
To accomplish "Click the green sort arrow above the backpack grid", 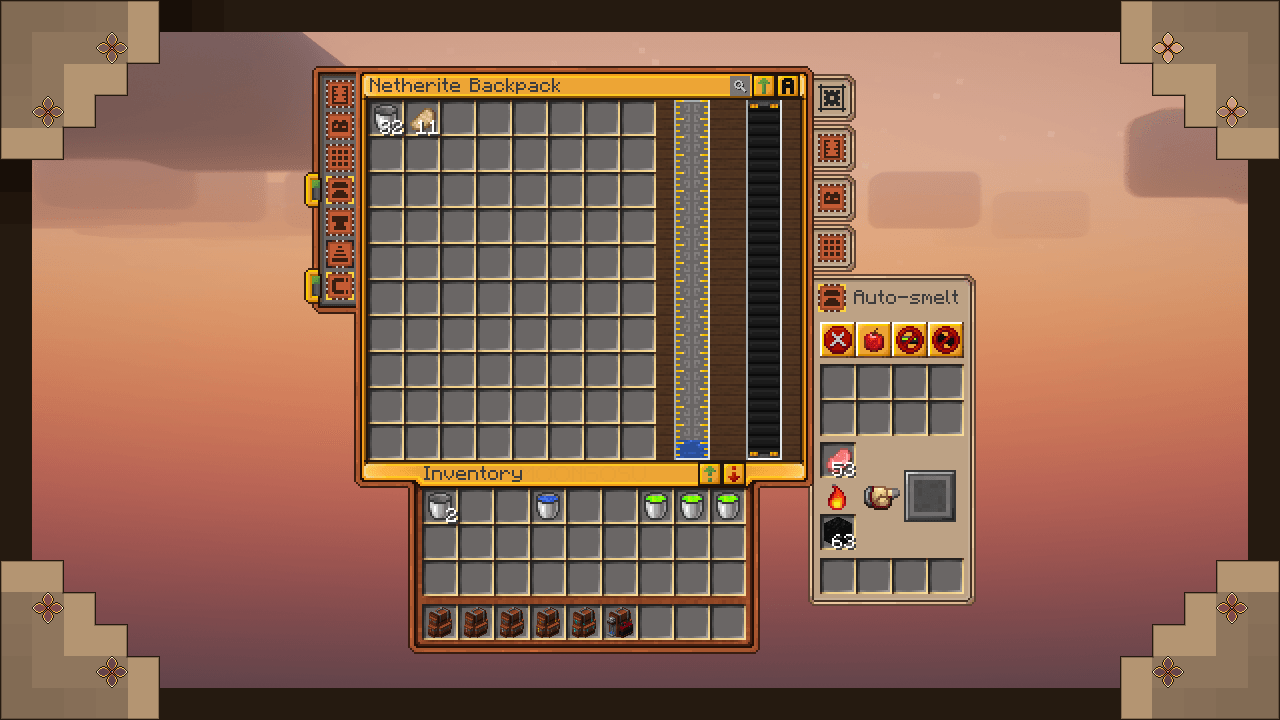I will point(763,86).
